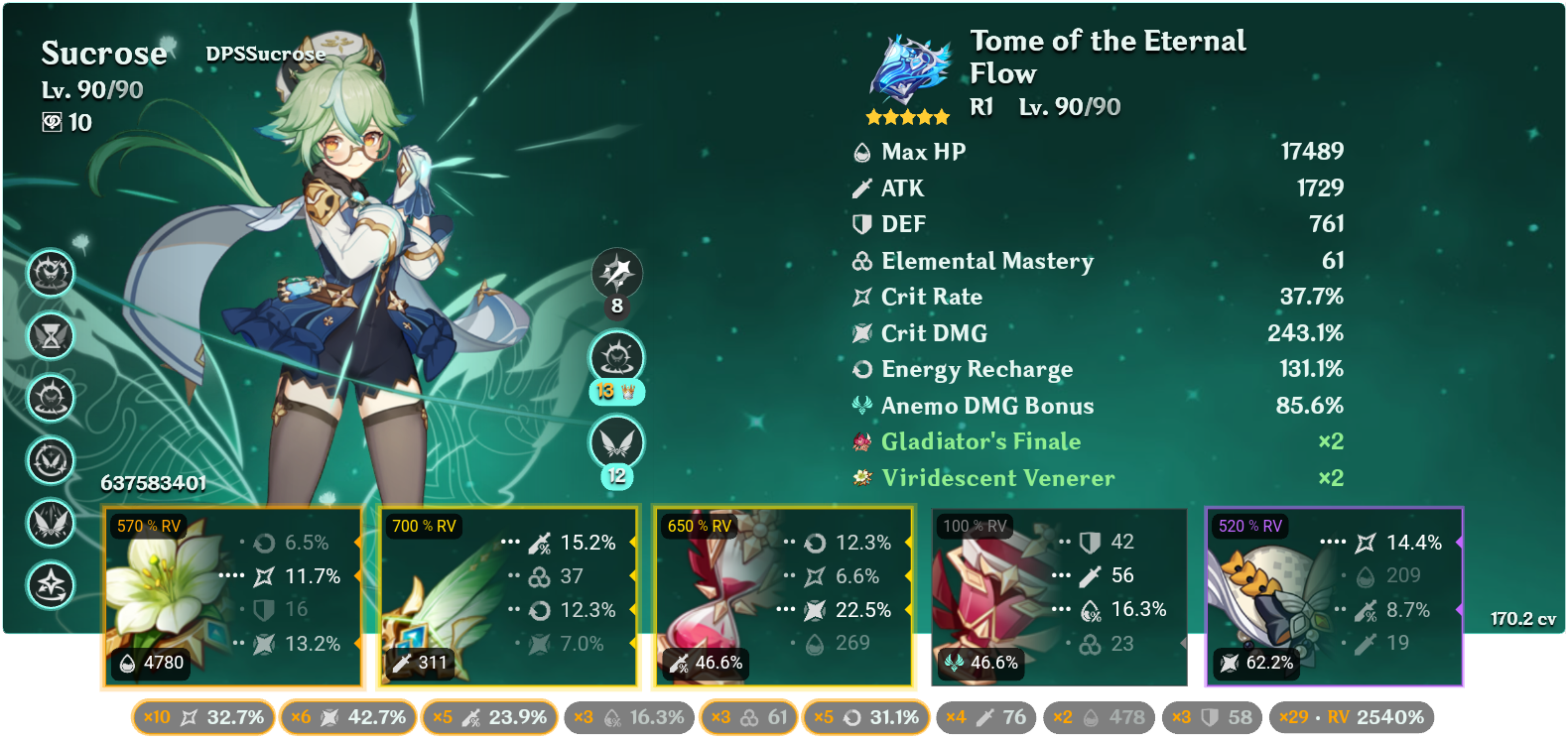
Task: Select the butterfly circlet artifact thumbnail
Action: click(x=1260, y=595)
